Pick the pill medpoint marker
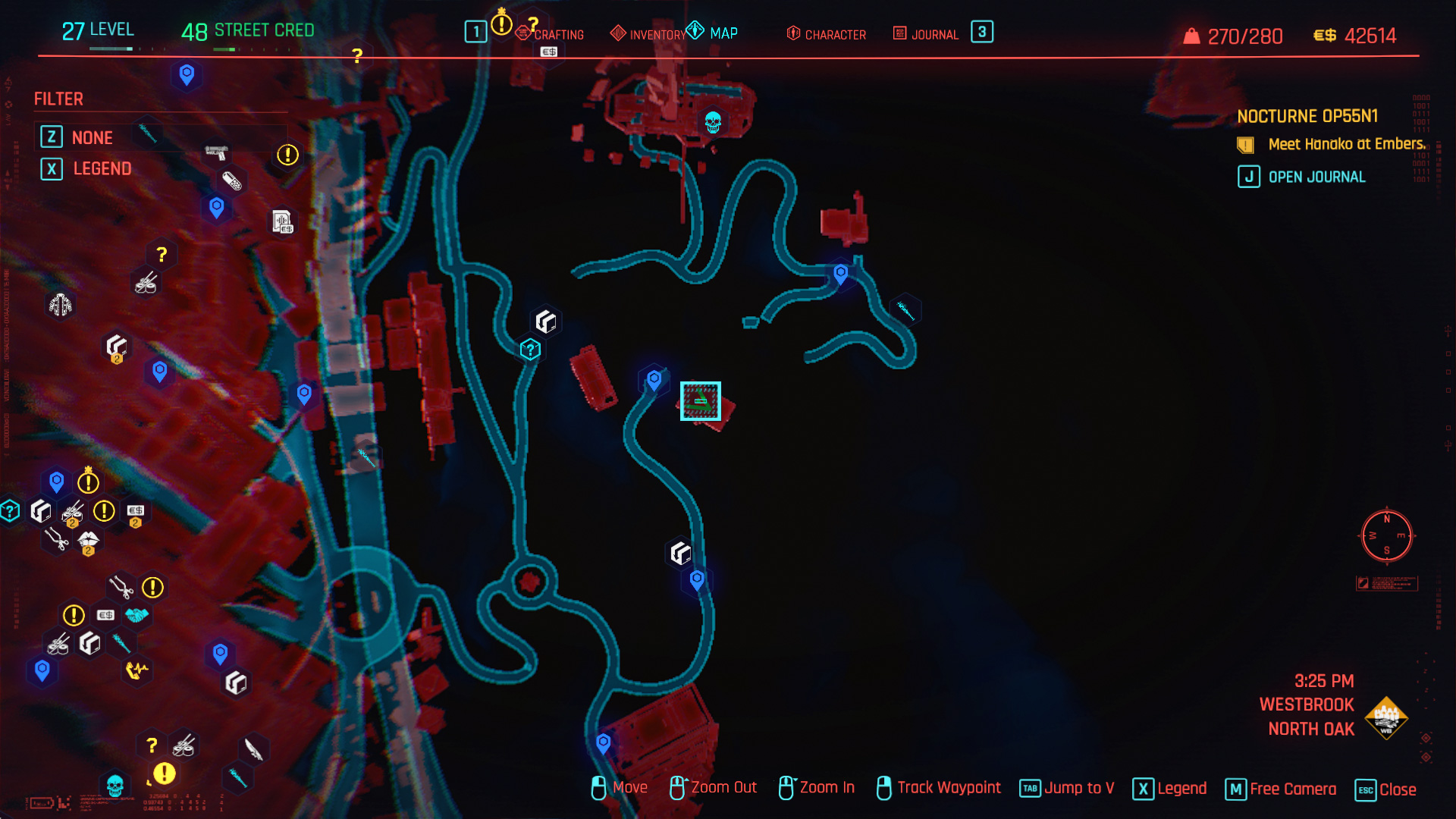The width and height of the screenshot is (1456, 819). [x=232, y=181]
